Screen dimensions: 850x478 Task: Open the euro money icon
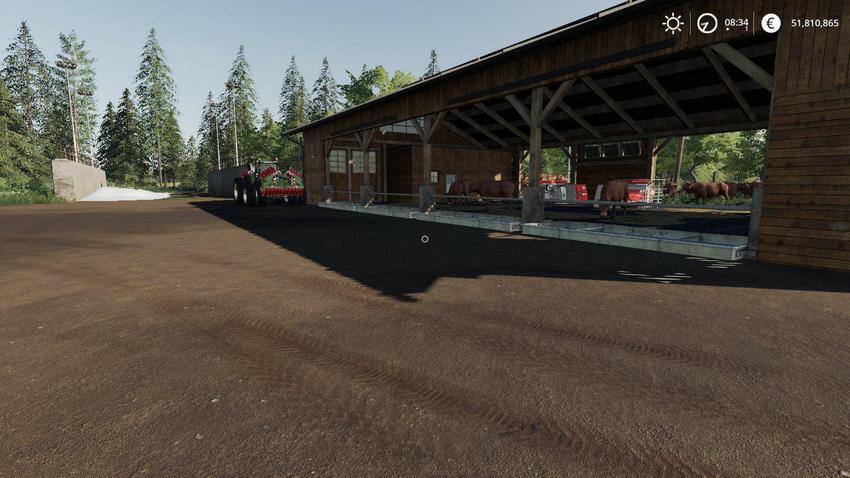(770, 23)
